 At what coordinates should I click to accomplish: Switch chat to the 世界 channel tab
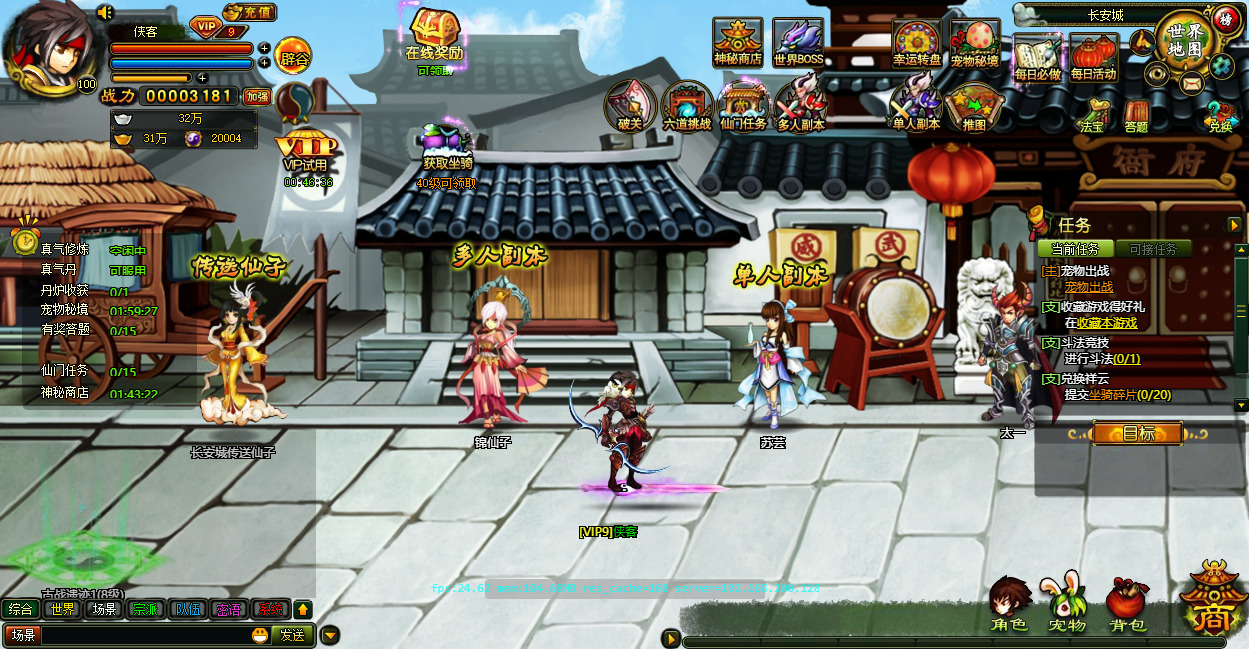[x=62, y=609]
